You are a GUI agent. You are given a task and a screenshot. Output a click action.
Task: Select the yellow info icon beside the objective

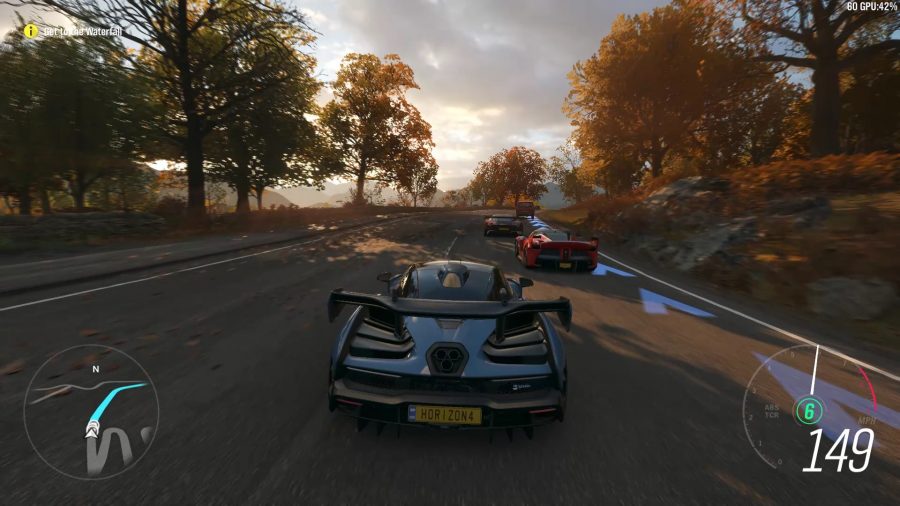tap(31, 31)
